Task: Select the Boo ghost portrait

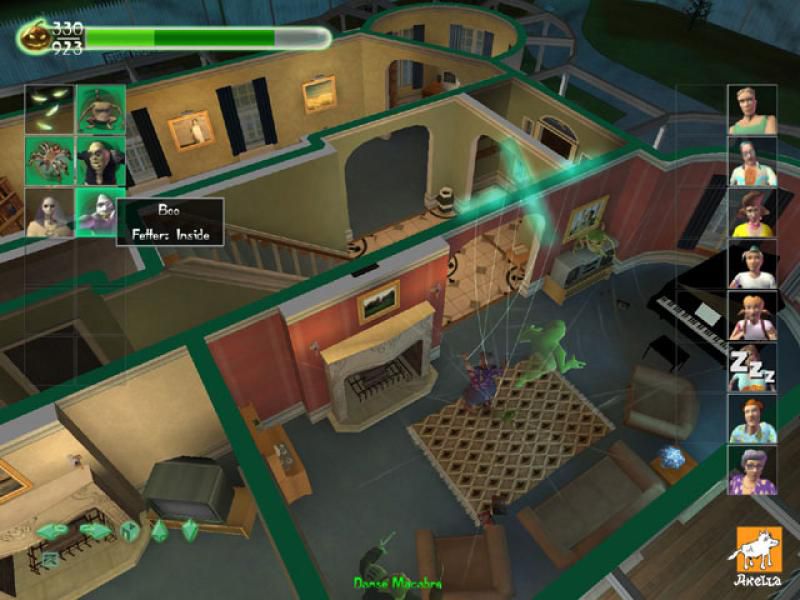Action: (101, 213)
